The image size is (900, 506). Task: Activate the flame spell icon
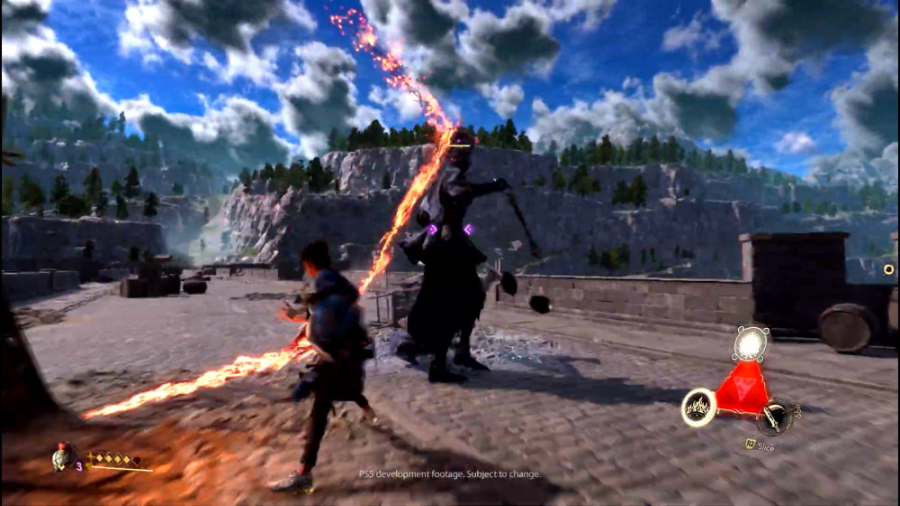pyautogui.click(x=698, y=407)
